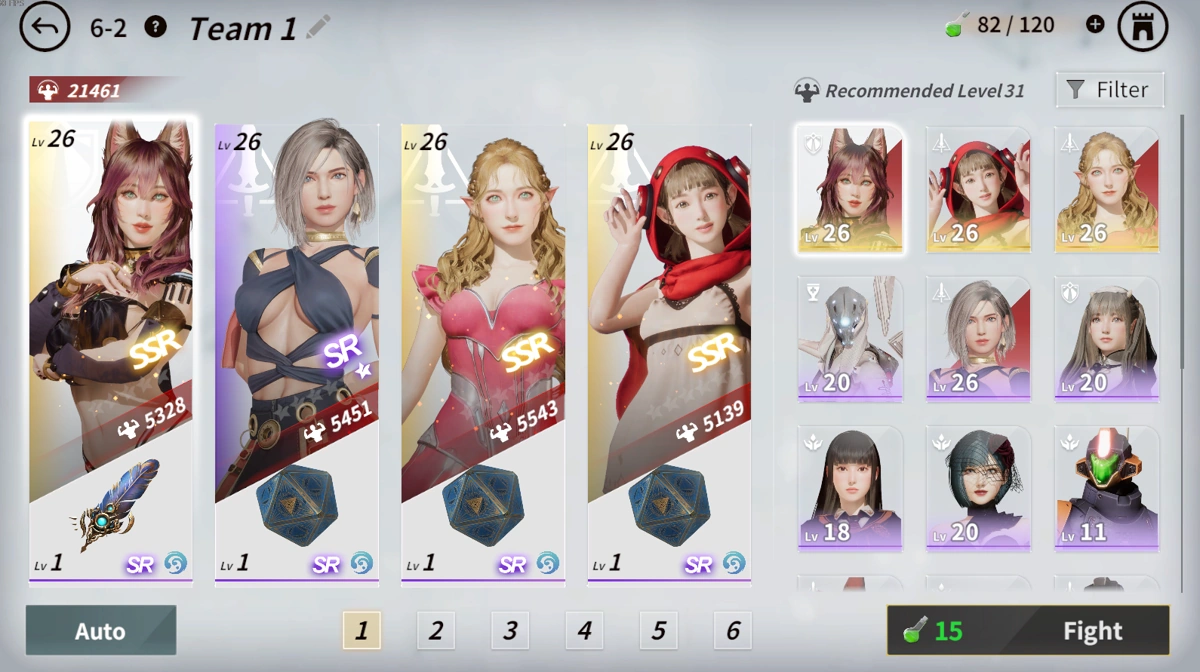Start the battle with Fight
1200x672 pixels.
tap(1028, 630)
